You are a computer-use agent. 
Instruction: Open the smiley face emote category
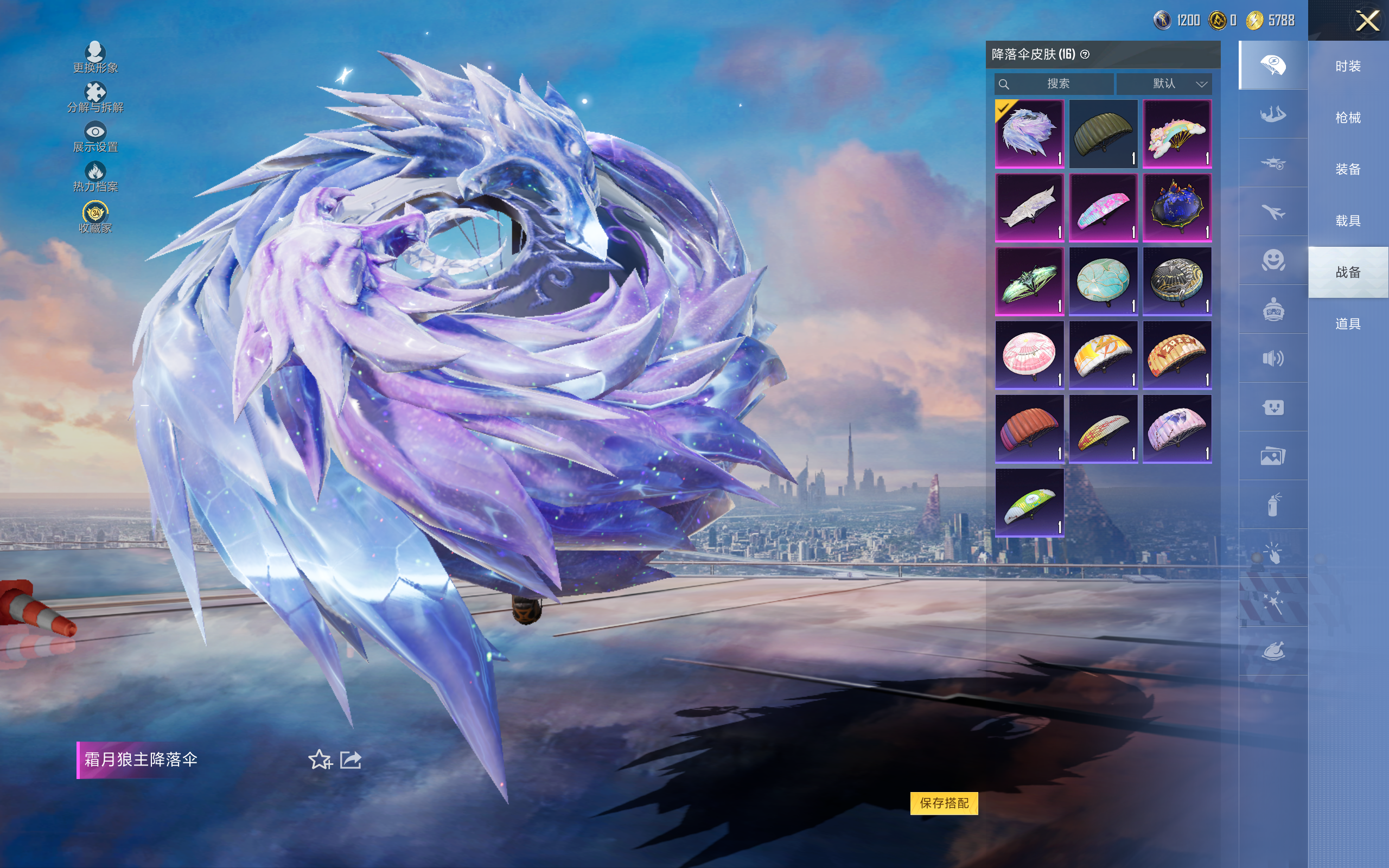[1272, 260]
